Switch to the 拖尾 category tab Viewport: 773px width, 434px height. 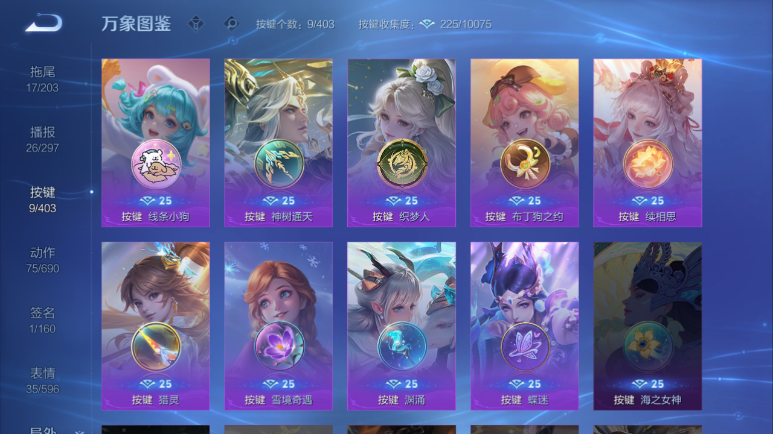[x=42, y=79]
